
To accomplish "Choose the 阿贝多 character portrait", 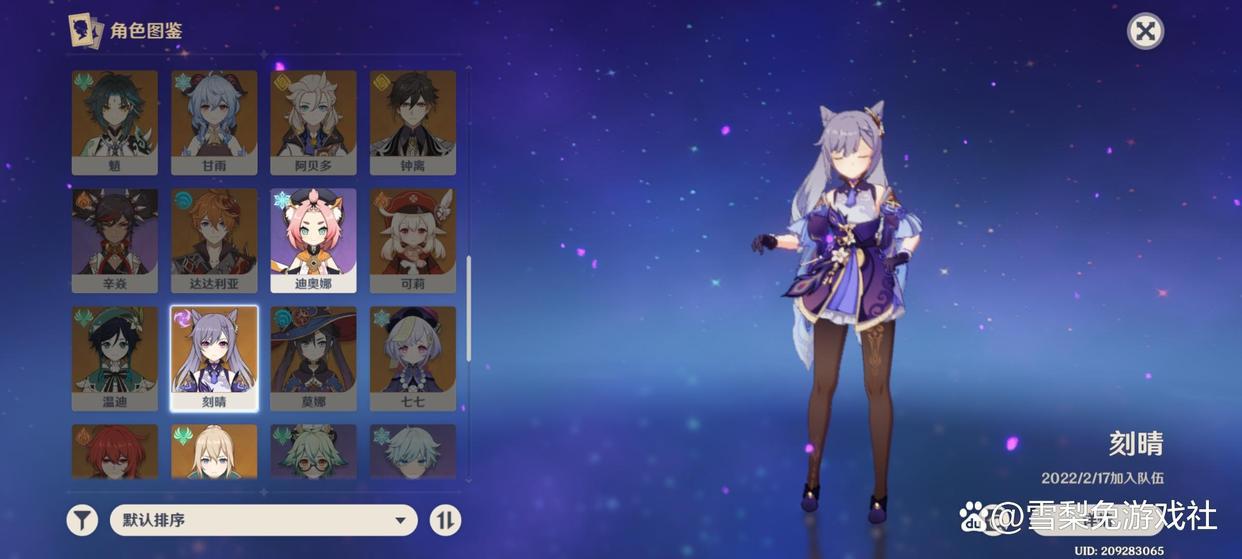I will (x=313, y=122).
